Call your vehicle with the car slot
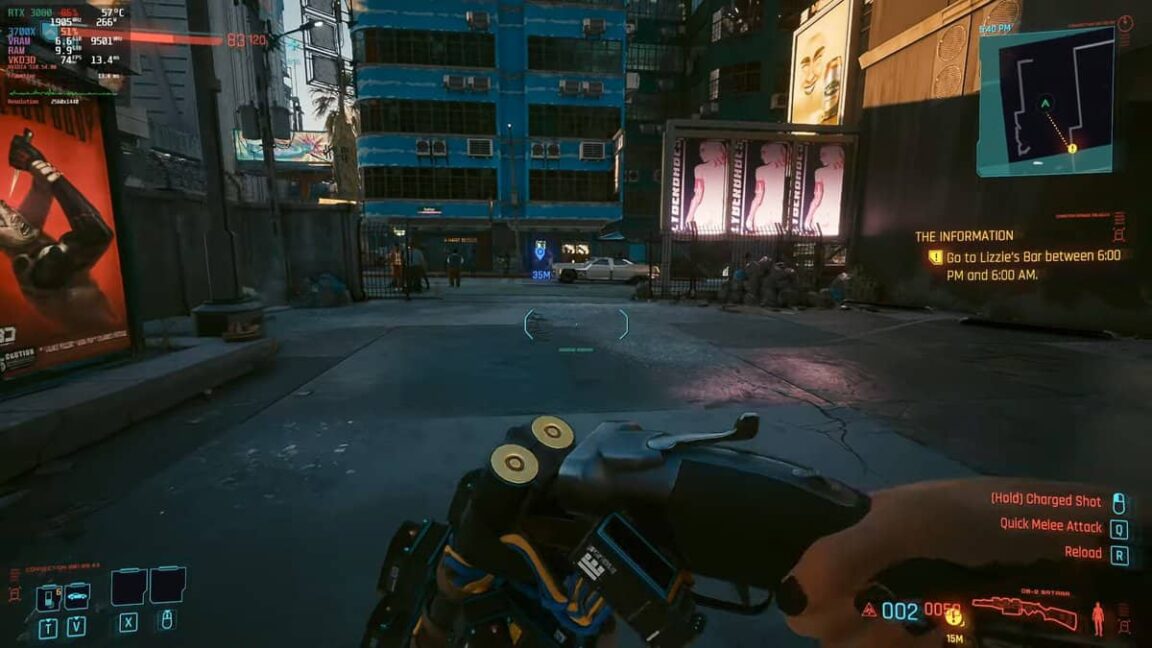Viewport: 1152px width, 648px height. (x=77, y=596)
